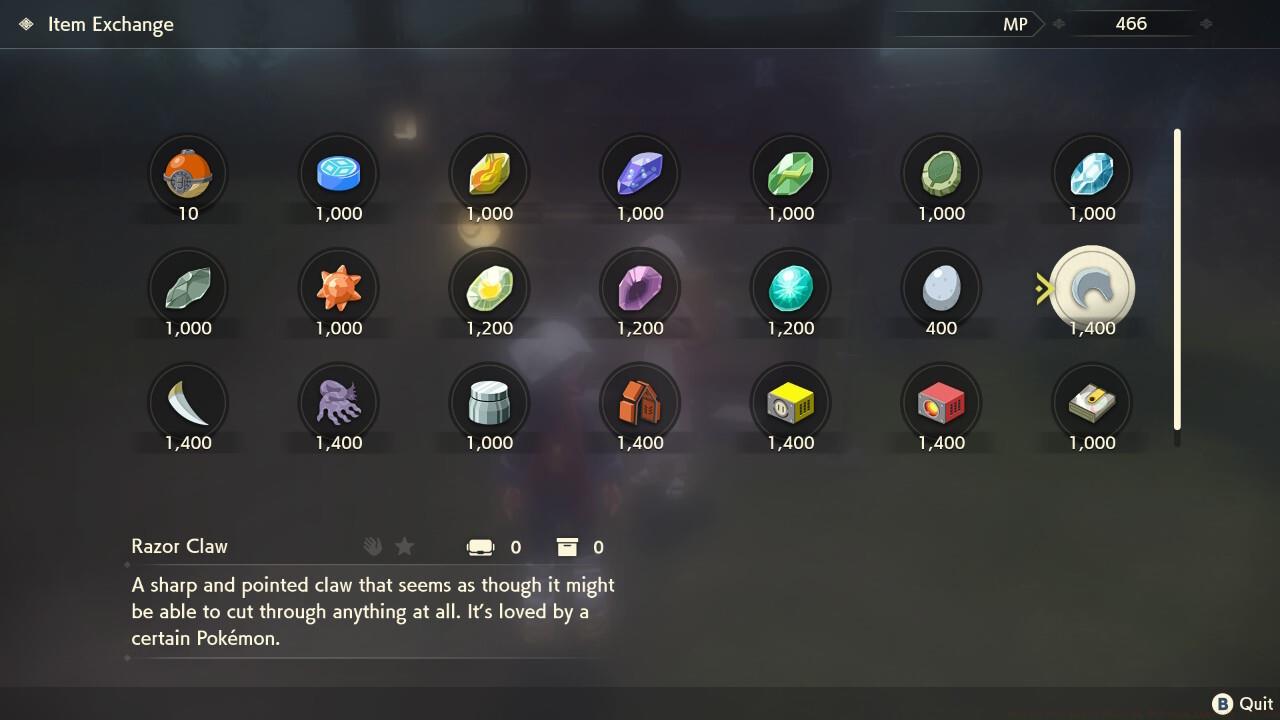Select the red Magmarizer box item

coord(940,402)
